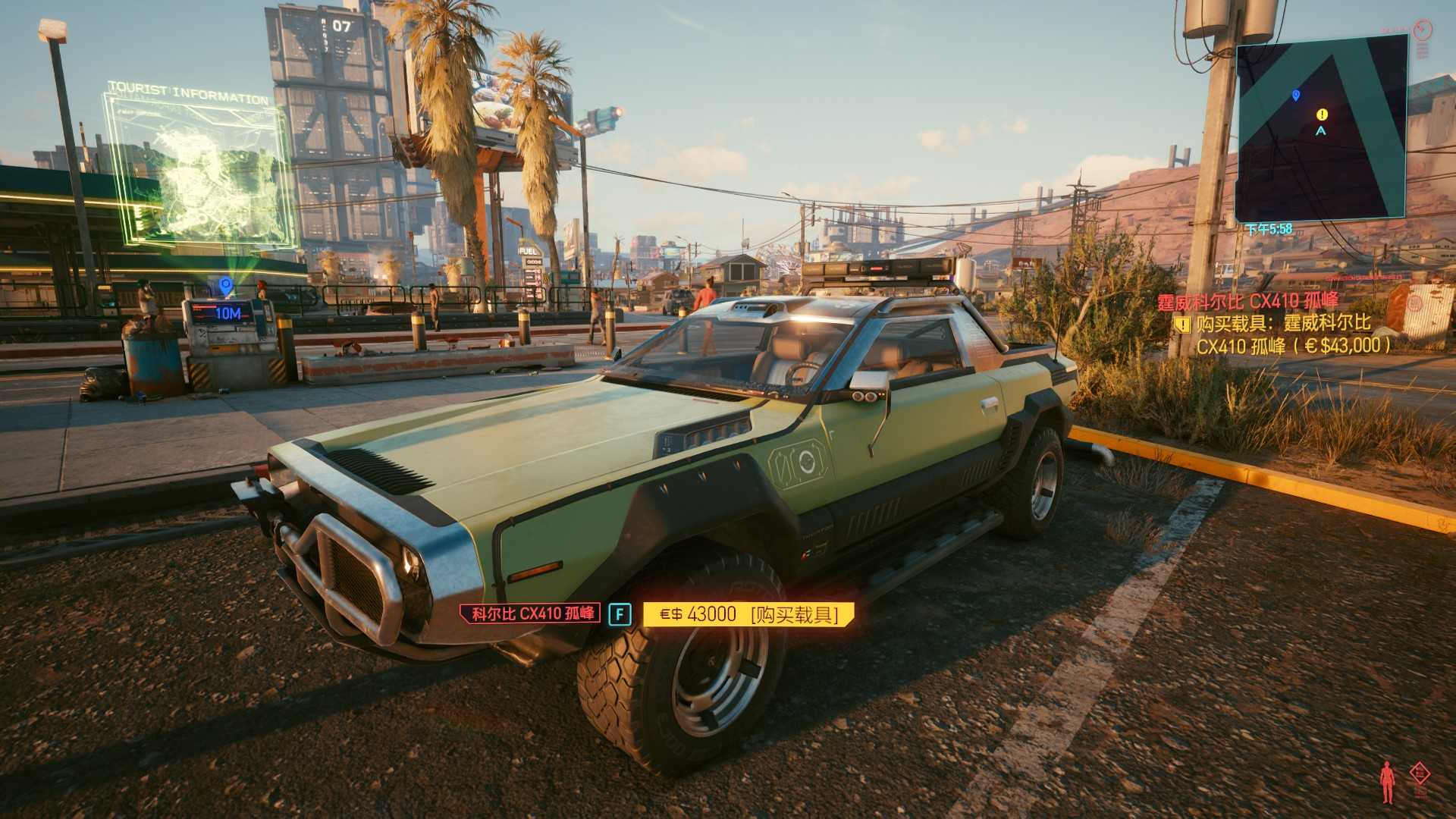Click the red 科尔比 CX410 孤峰 vehicle name tag

[x=530, y=613]
